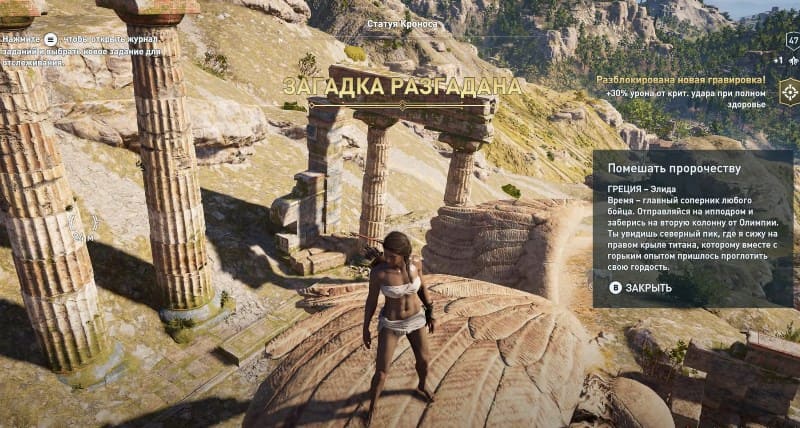Click the level 47 badge
This screenshot has width=800, height=428.
[x=790, y=42]
